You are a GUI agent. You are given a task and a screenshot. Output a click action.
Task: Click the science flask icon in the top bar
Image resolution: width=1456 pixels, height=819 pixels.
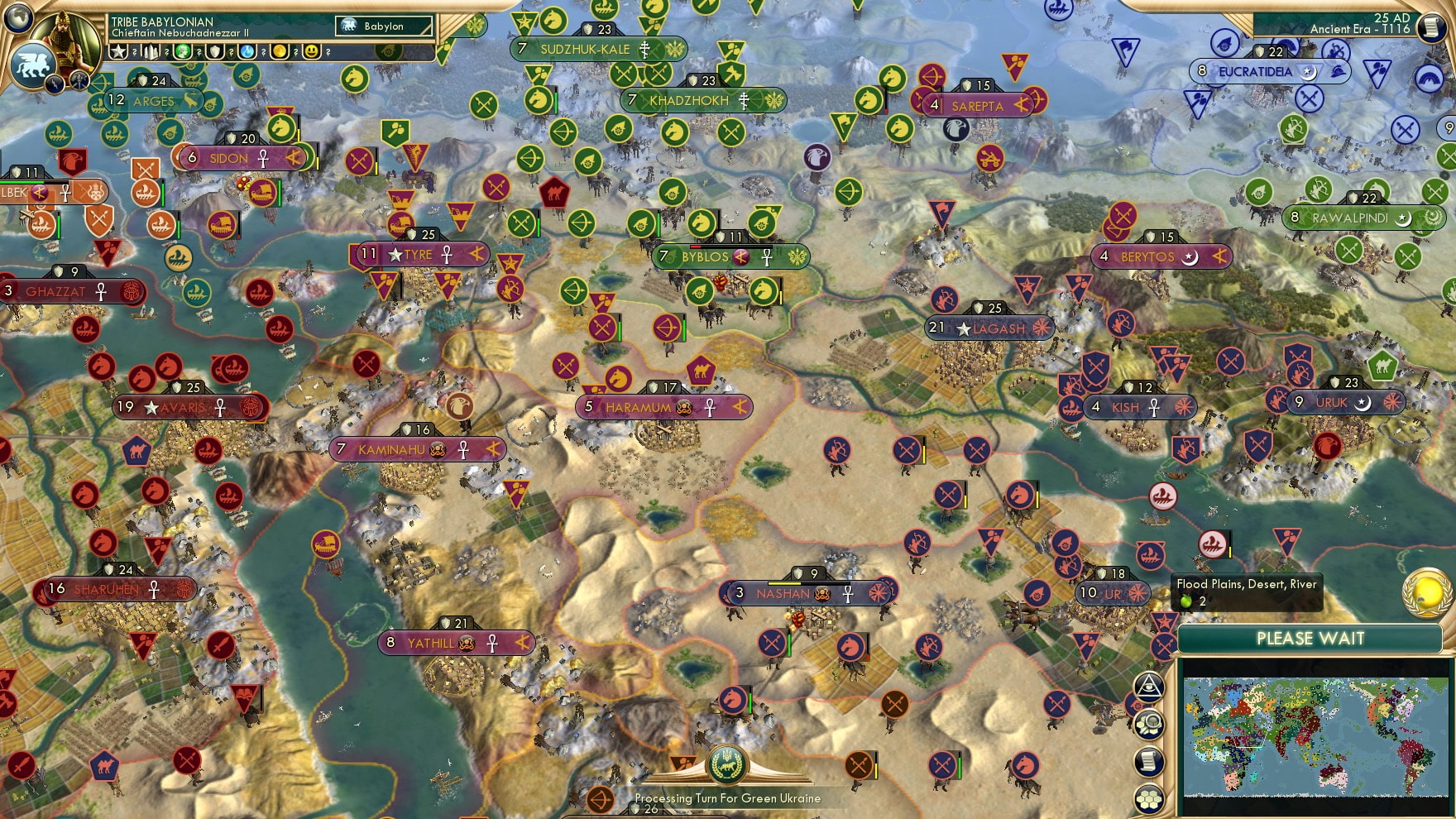[x=246, y=51]
